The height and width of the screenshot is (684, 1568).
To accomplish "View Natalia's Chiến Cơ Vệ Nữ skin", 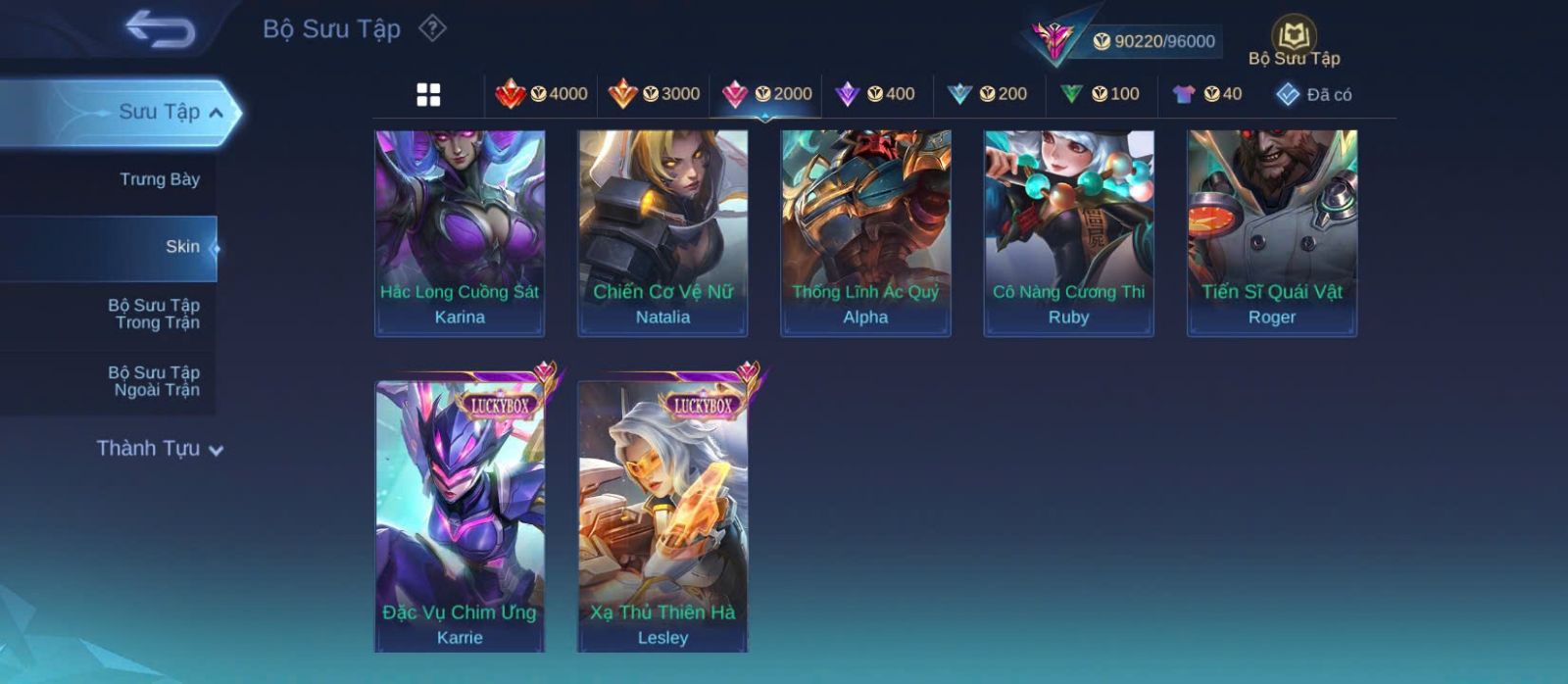I will point(662,233).
